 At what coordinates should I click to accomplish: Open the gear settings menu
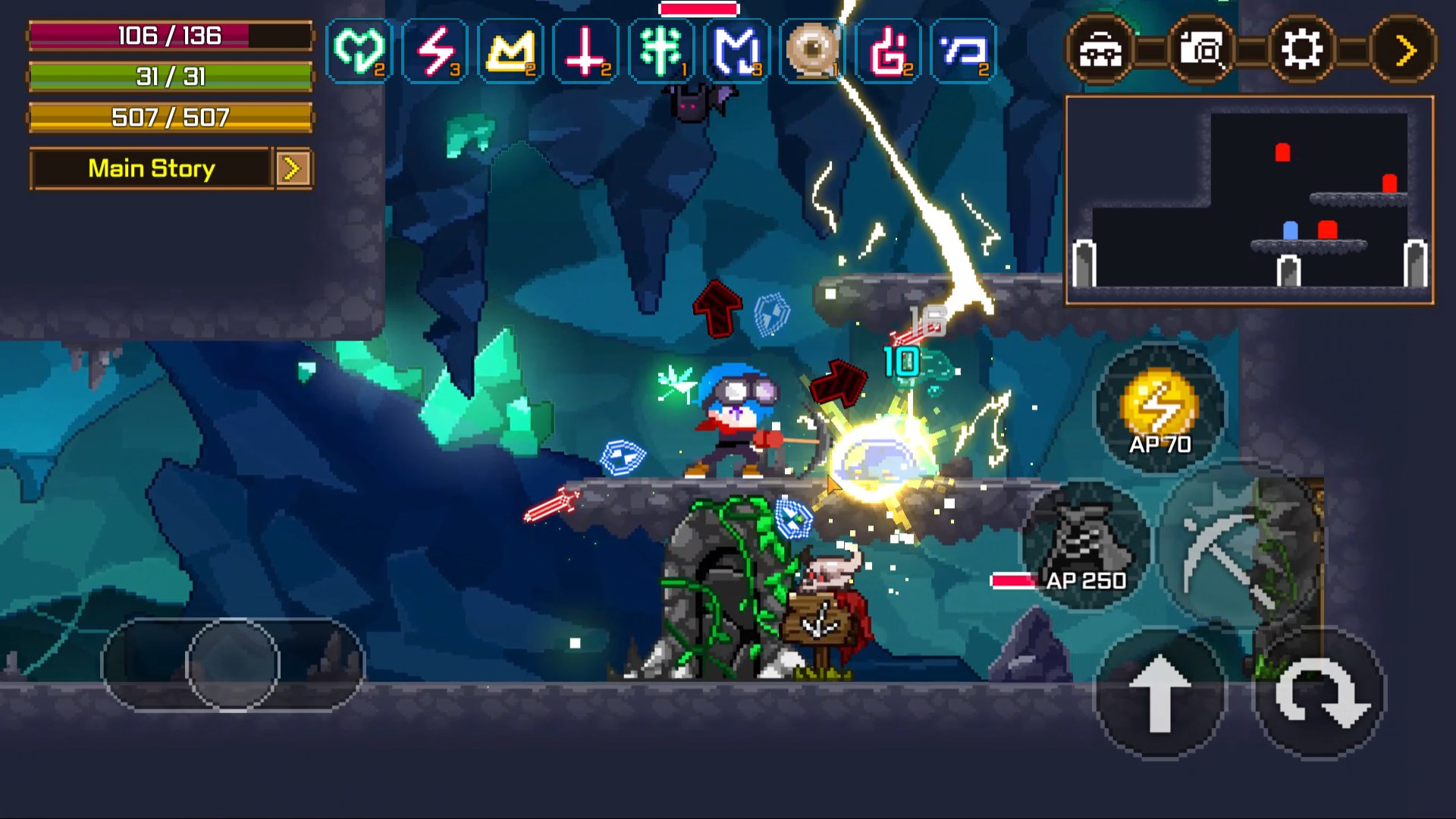(1302, 51)
